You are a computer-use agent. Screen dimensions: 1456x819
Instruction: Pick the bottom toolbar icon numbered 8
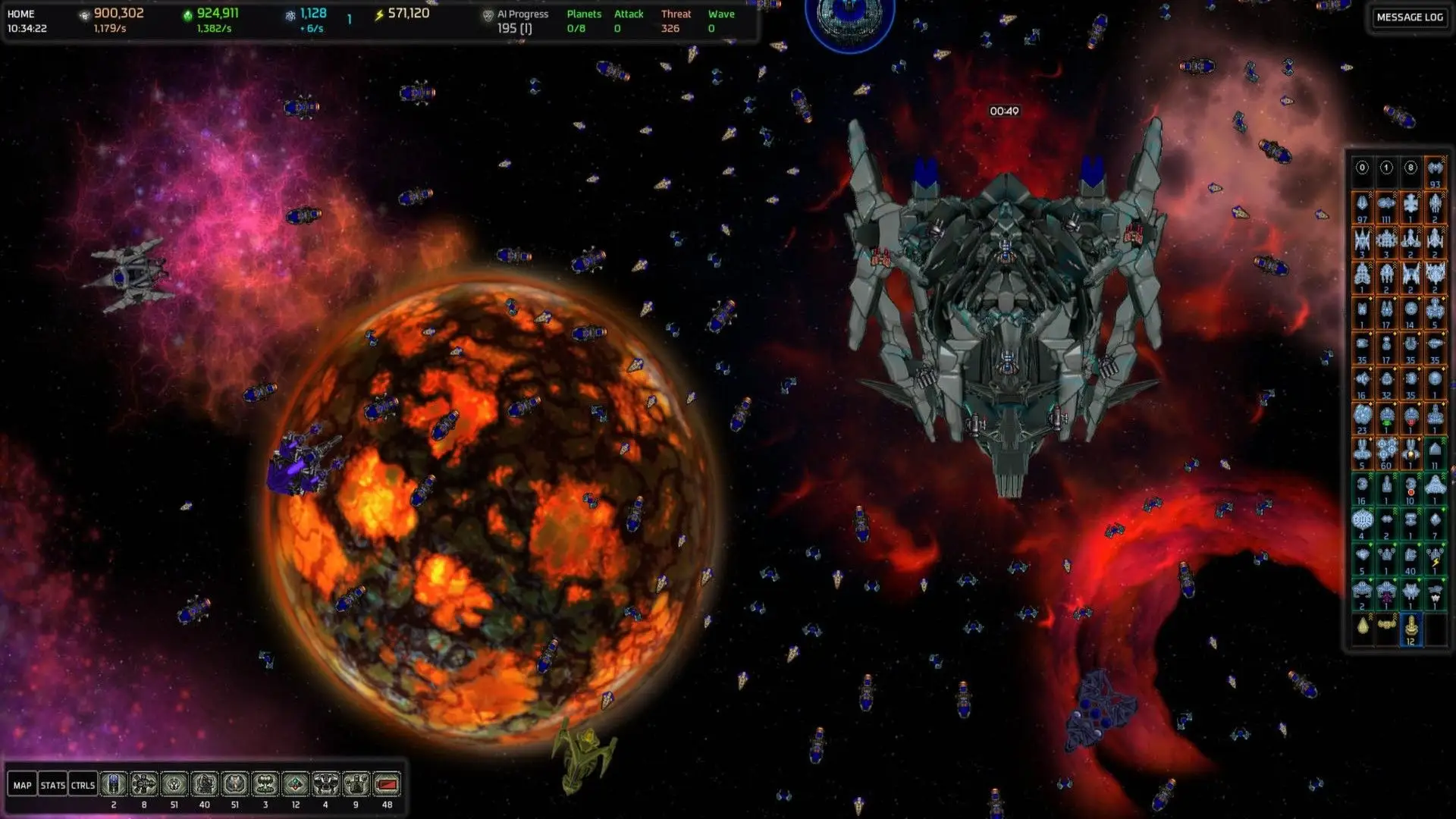144,784
